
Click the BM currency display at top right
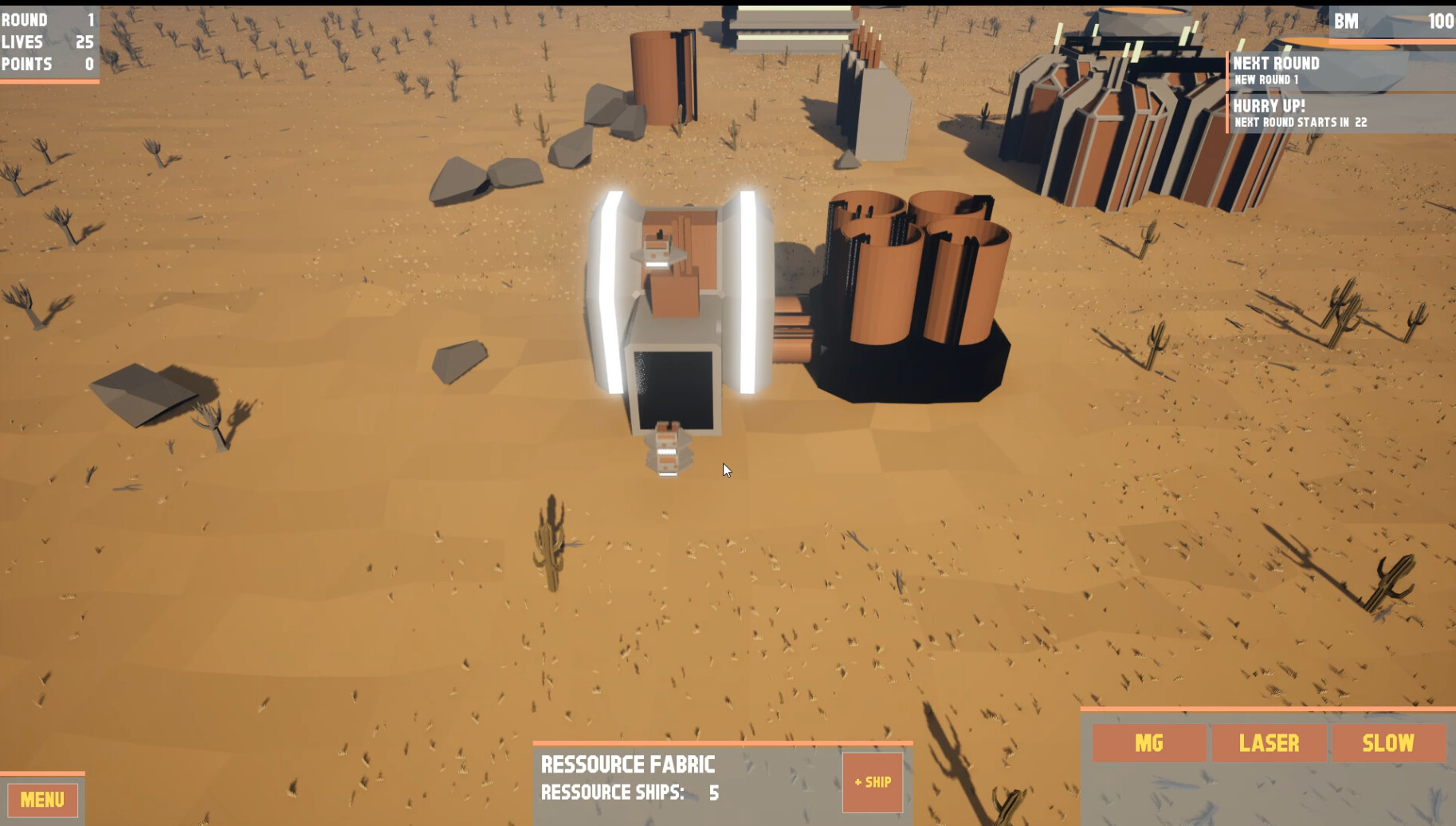pos(1391,22)
